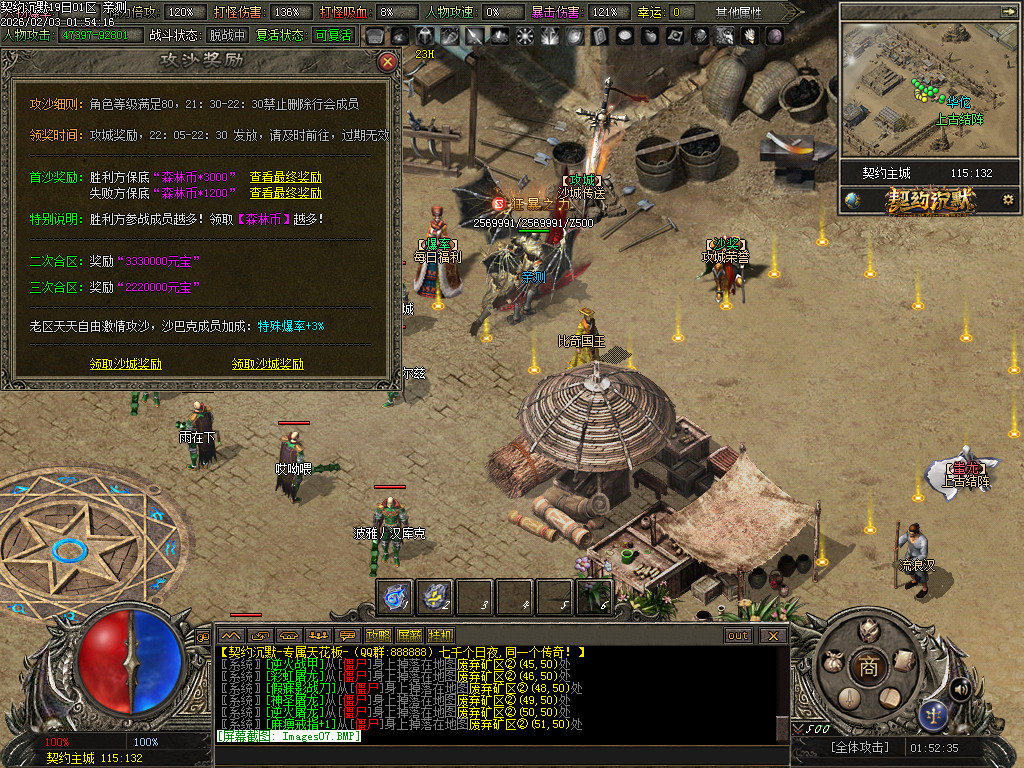Click the blue scales trade icon
This screenshot has height=768, width=1024.
(x=933, y=714)
